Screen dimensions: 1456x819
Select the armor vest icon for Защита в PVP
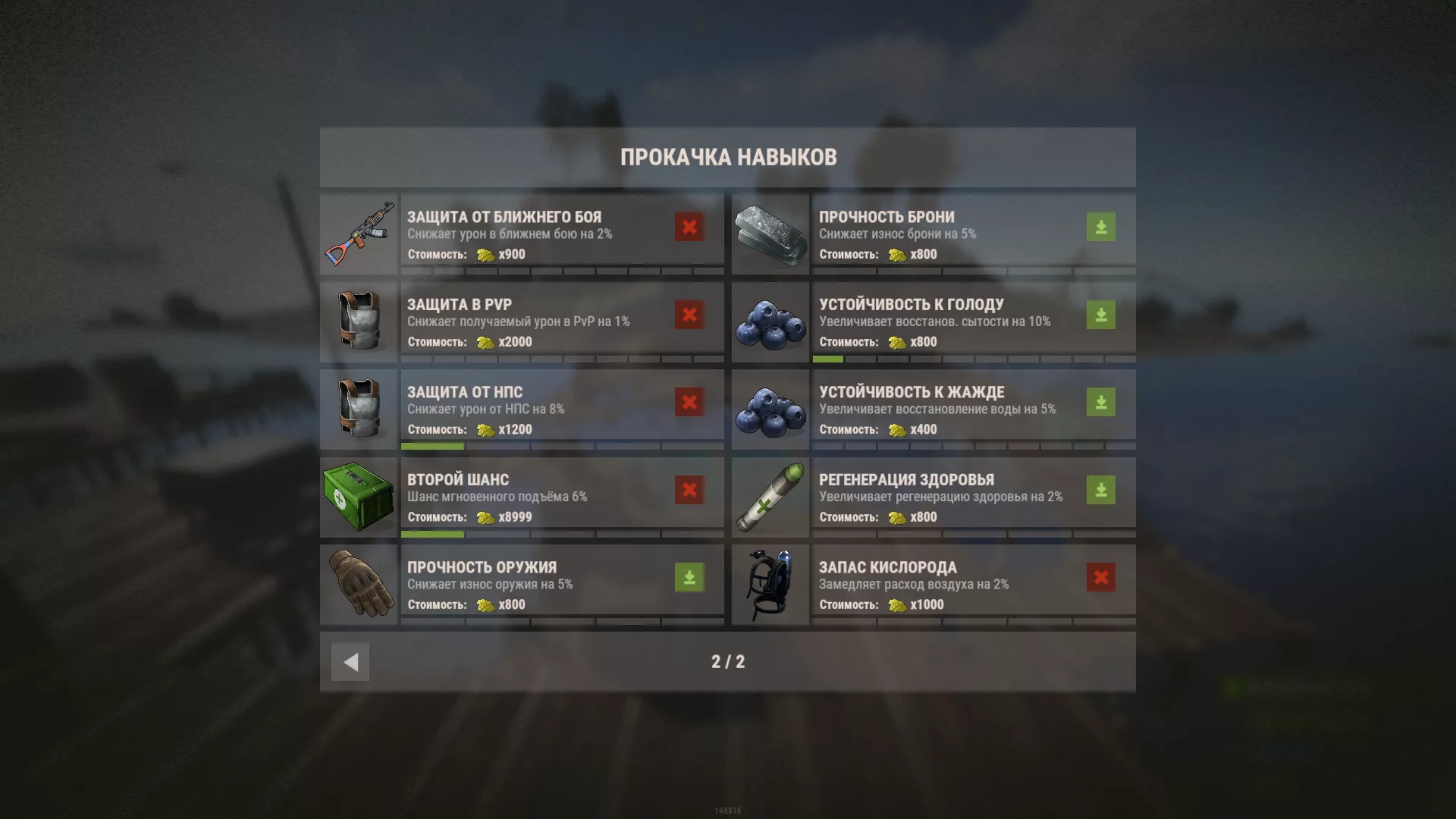coord(360,318)
